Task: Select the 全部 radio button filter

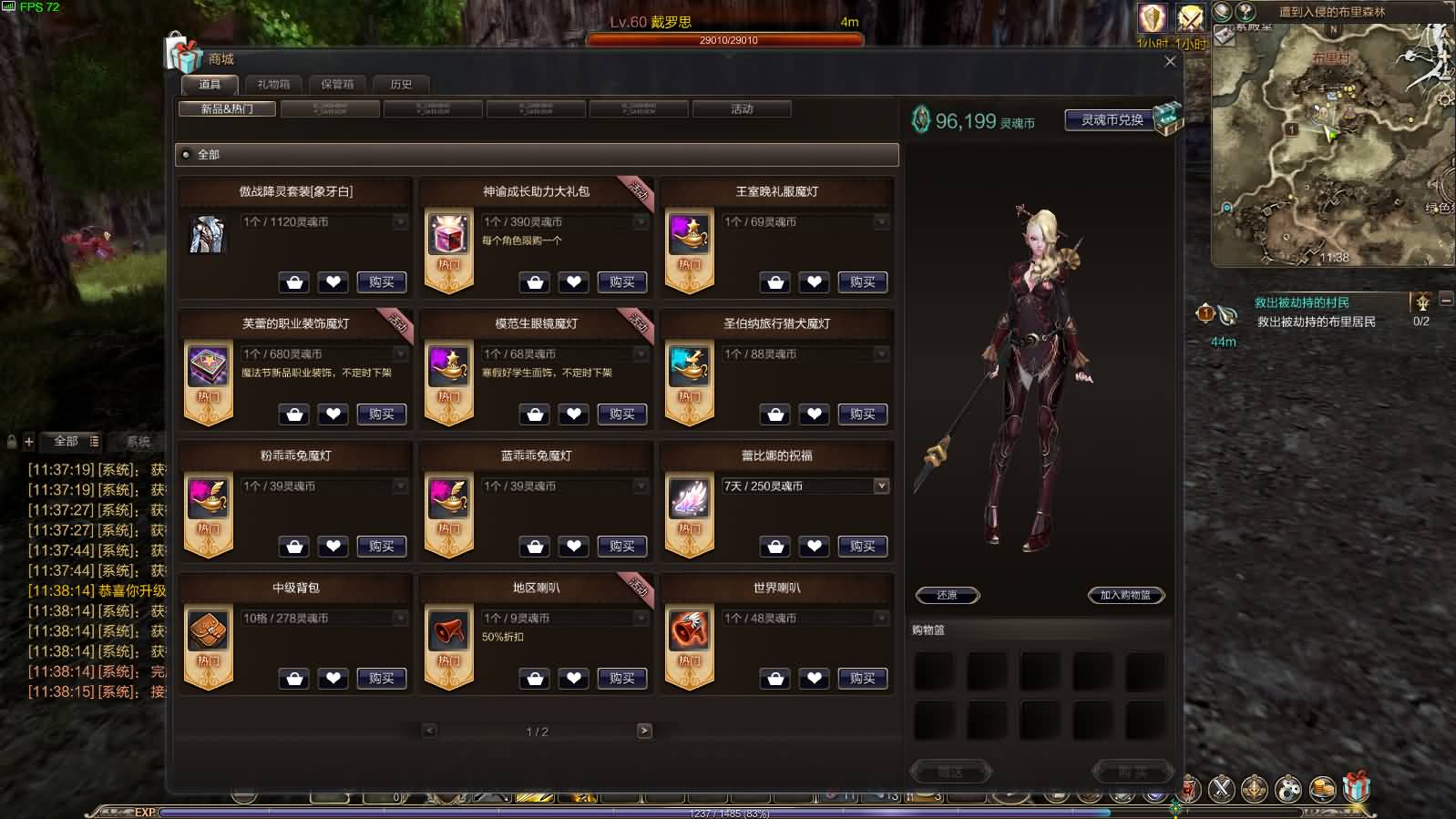Action: coord(187,155)
